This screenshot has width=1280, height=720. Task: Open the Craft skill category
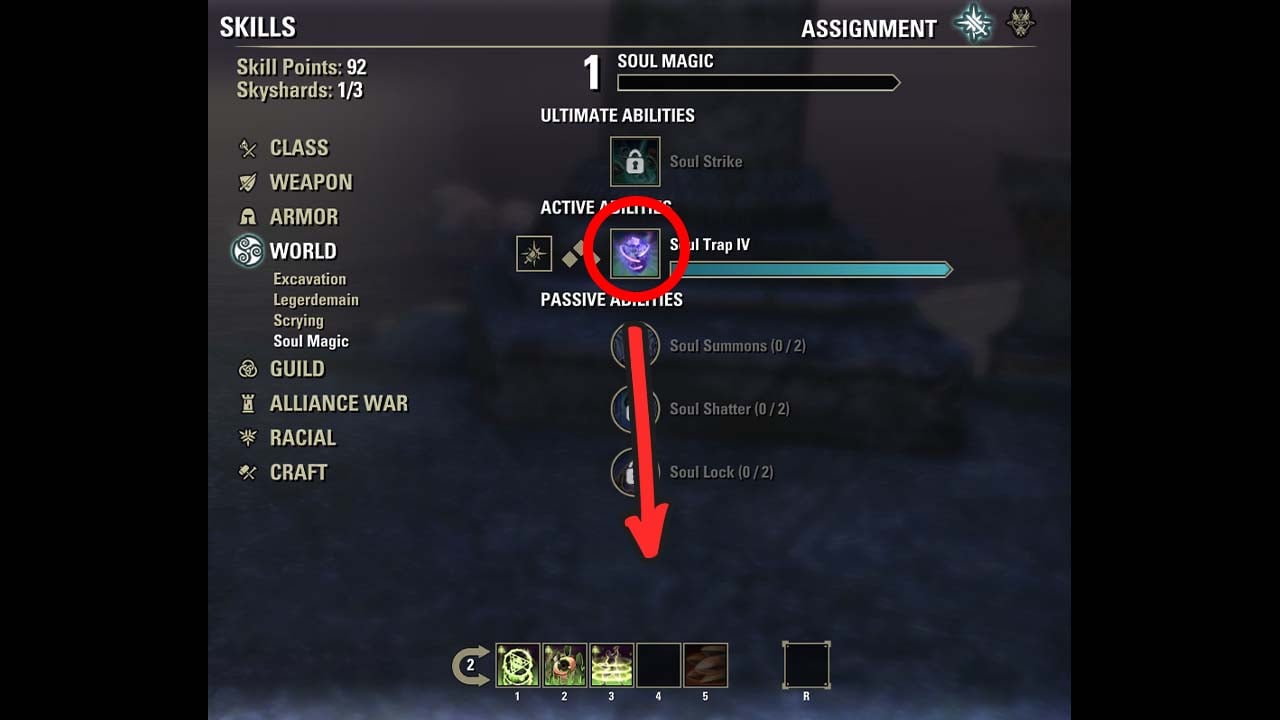(298, 472)
